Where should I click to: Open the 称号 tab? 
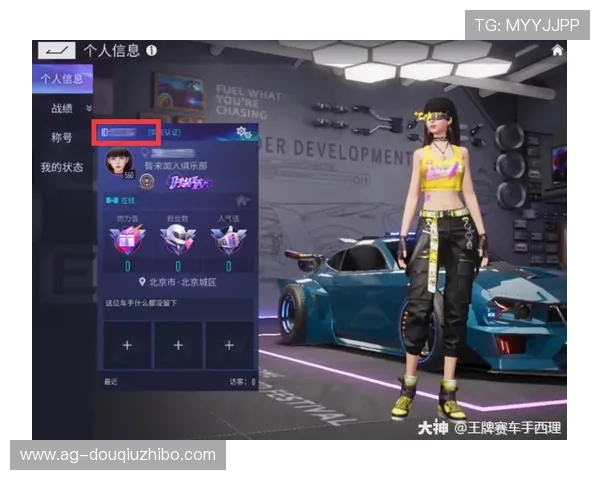coord(62,137)
